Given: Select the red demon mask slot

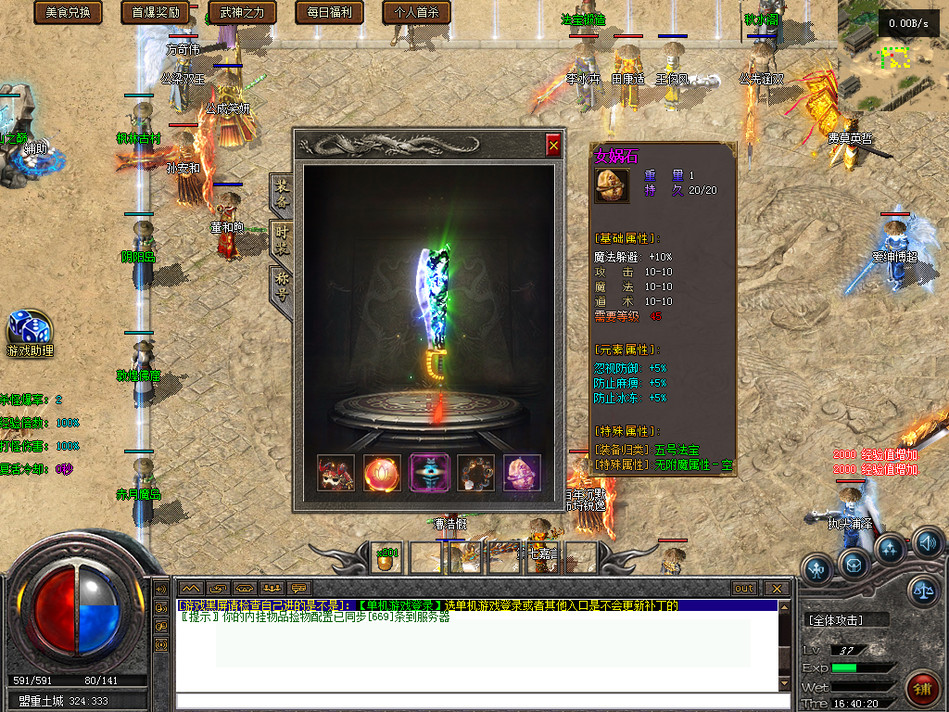Looking at the screenshot, I should click(335, 473).
